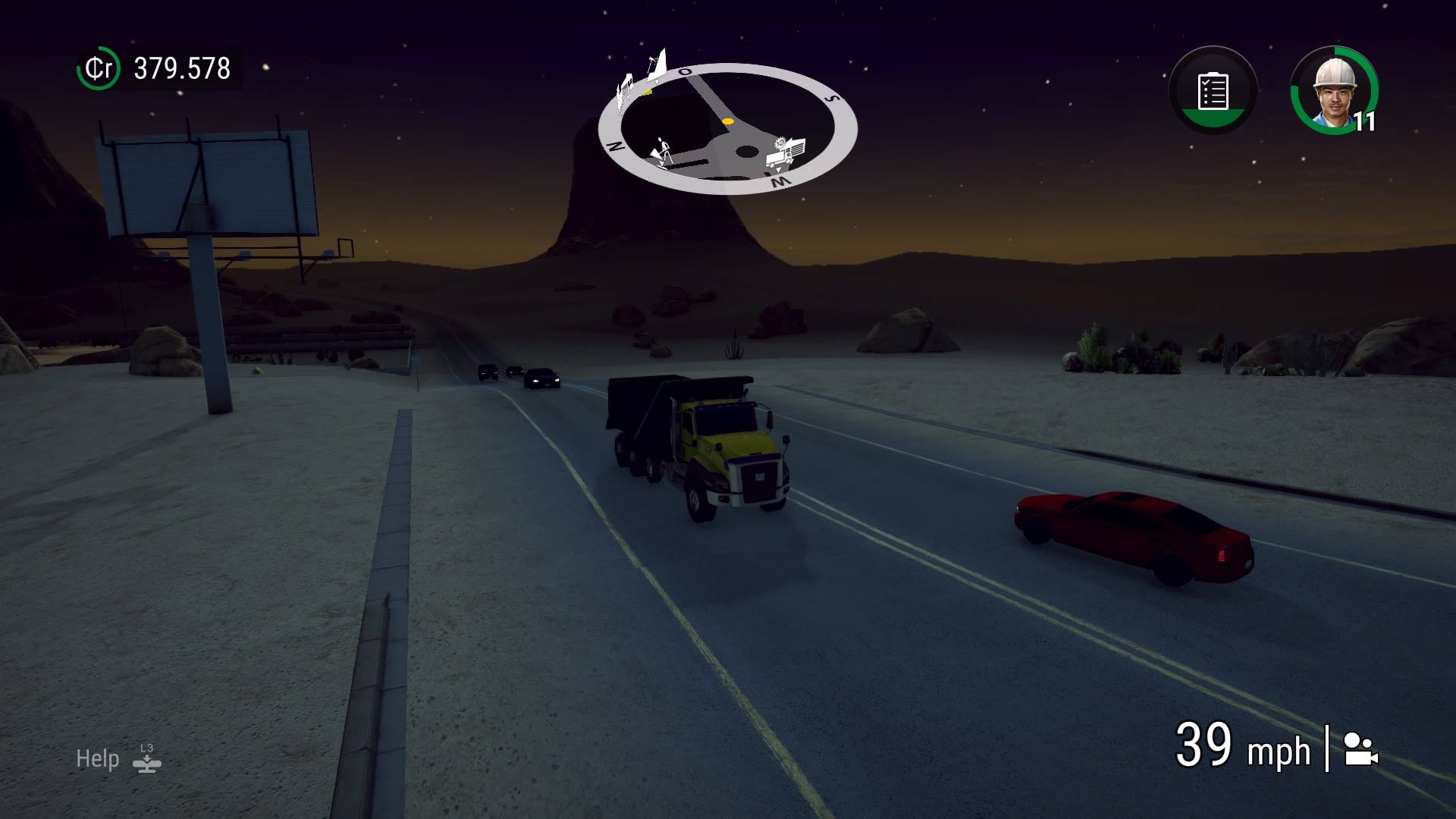Select the crane marker on the compass
Viewport: 1456px width, 819px height.
(x=655, y=63)
